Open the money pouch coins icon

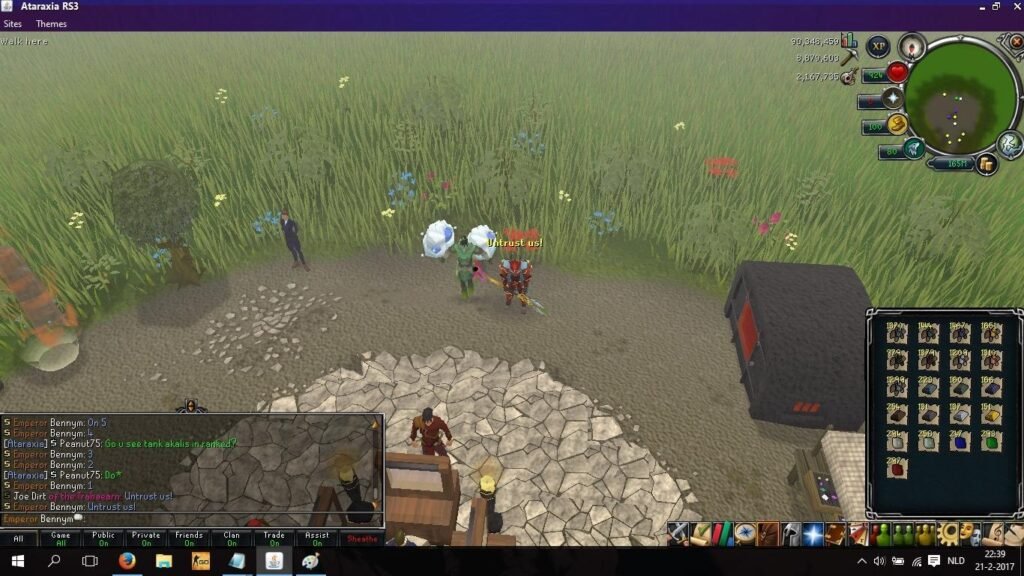pos(988,164)
